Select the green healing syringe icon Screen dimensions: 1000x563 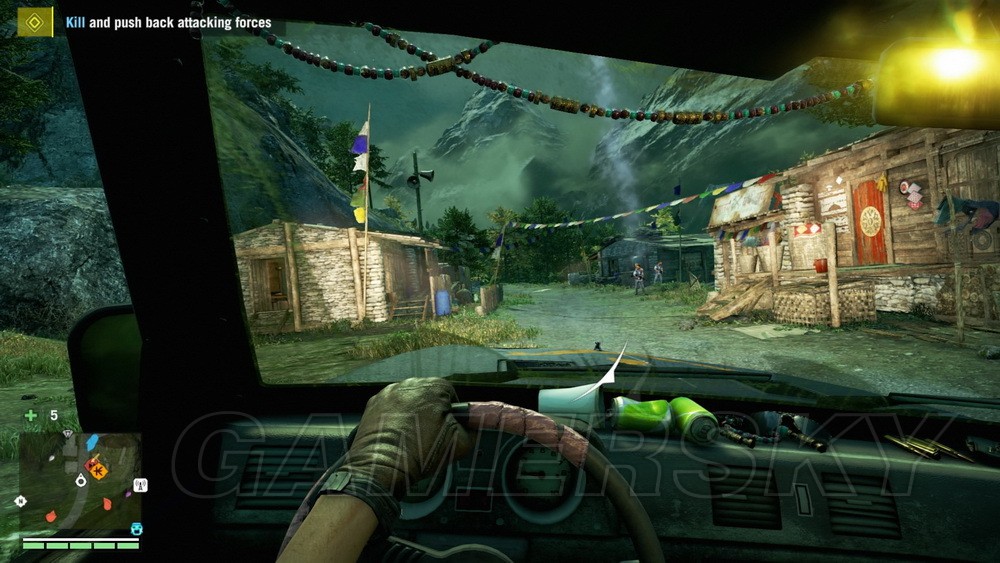tap(31, 415)
